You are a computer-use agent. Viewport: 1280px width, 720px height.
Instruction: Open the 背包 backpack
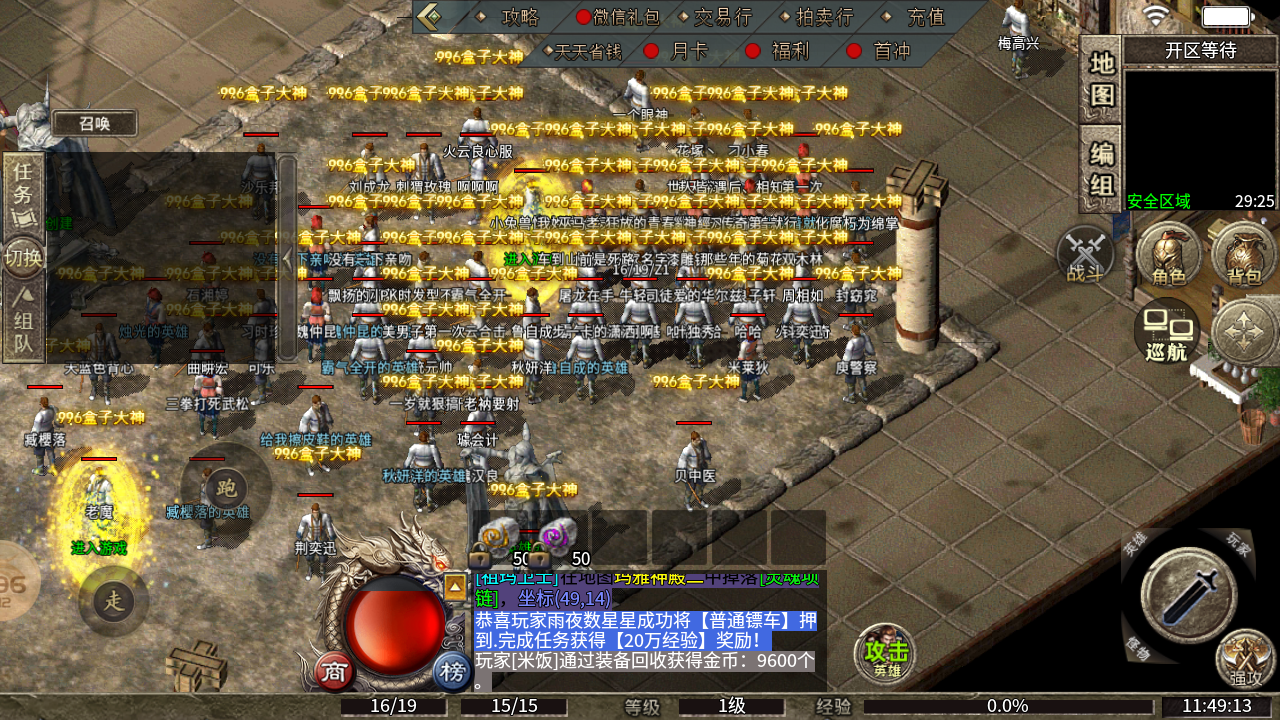(x=1244, y=255)
